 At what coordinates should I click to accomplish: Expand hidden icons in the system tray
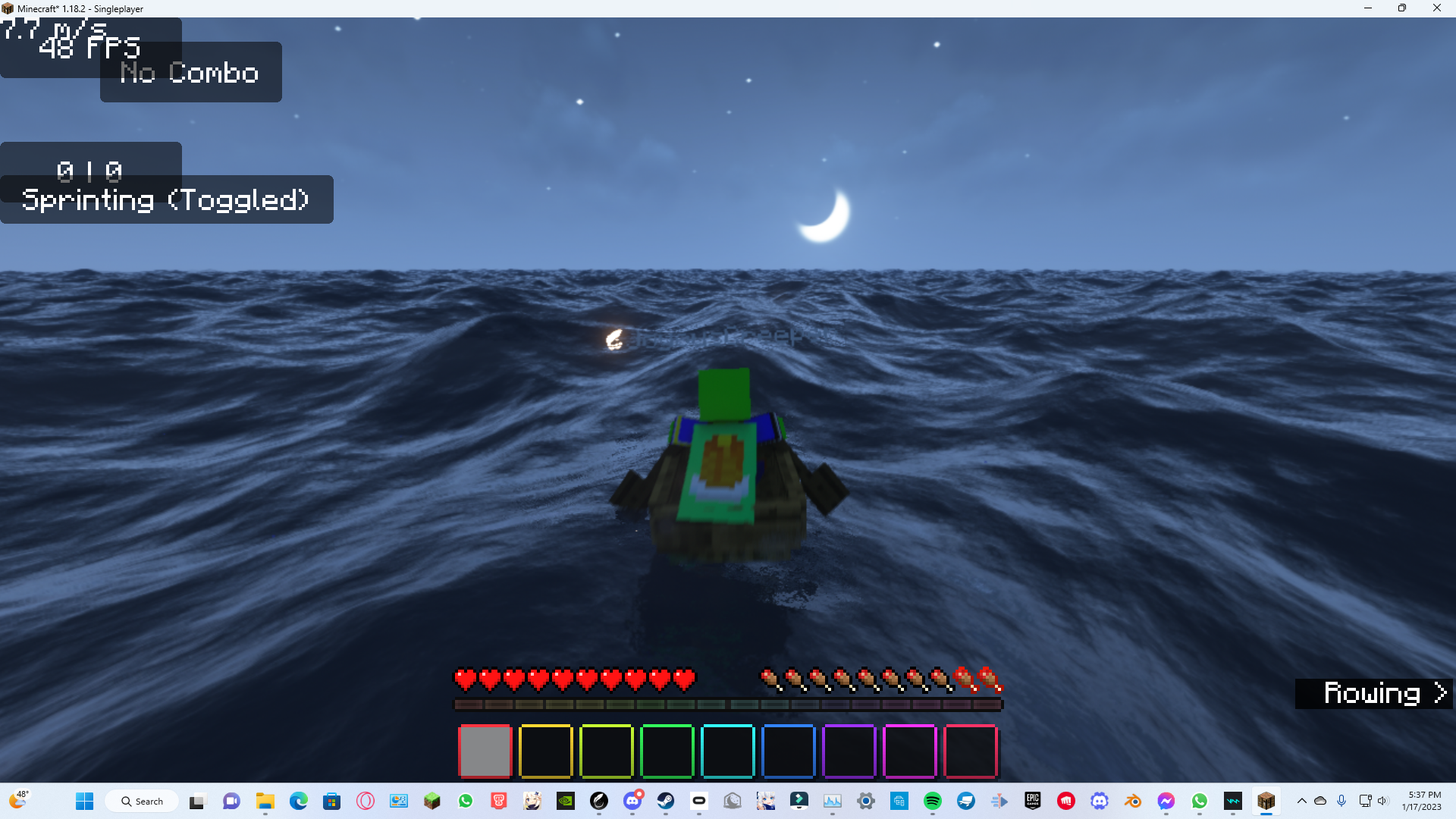1301,801
